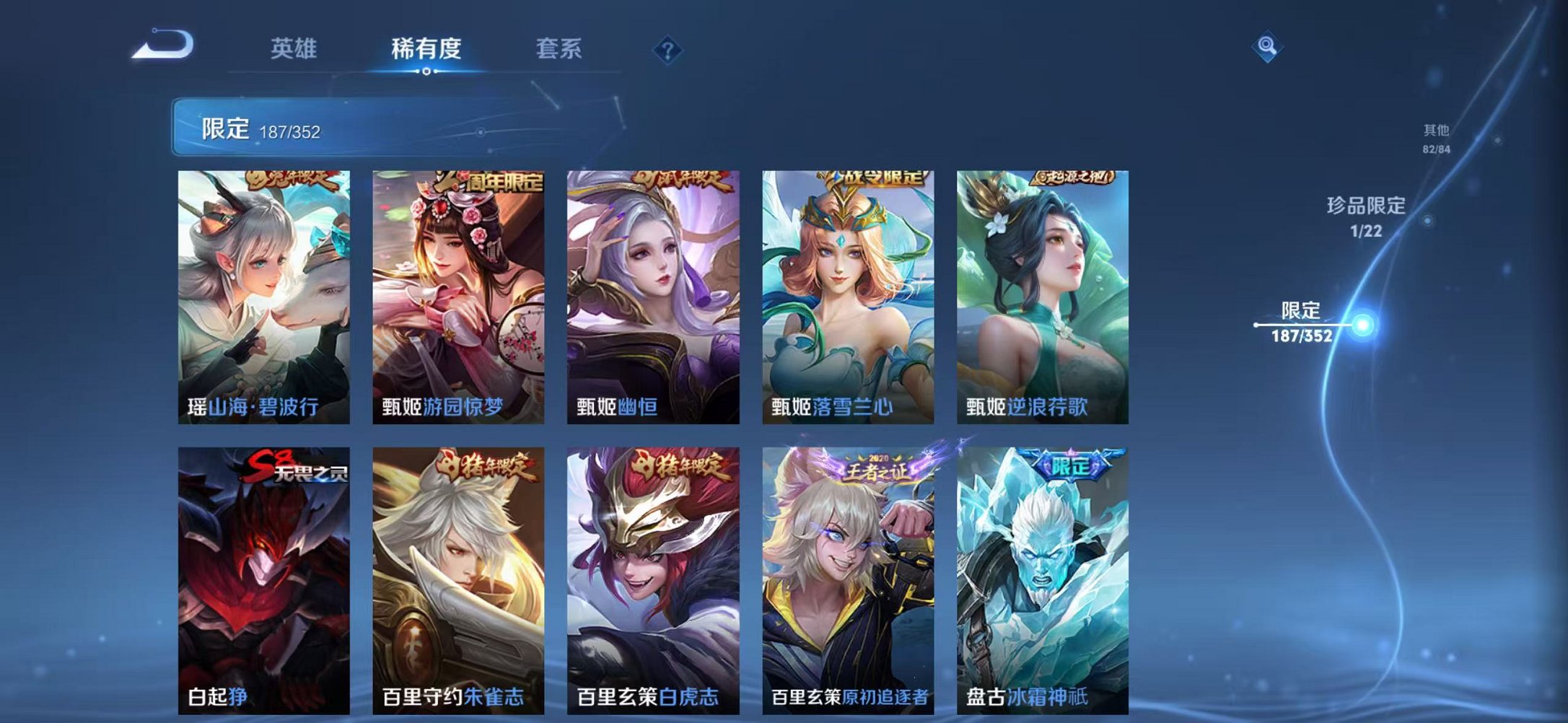The image size is (1568, 723).
Task: Select the 稀有度 tab
Action: pyautogui.click(x=426, y=49)
